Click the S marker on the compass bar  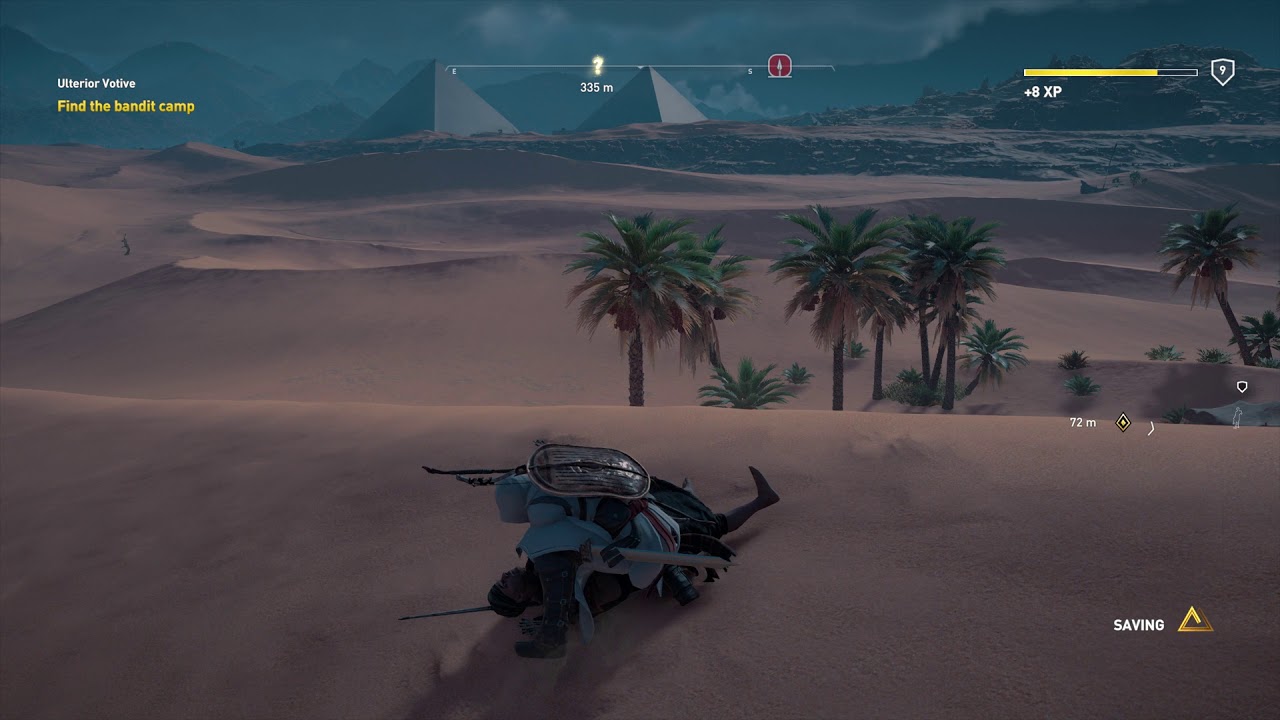(749, 71)
